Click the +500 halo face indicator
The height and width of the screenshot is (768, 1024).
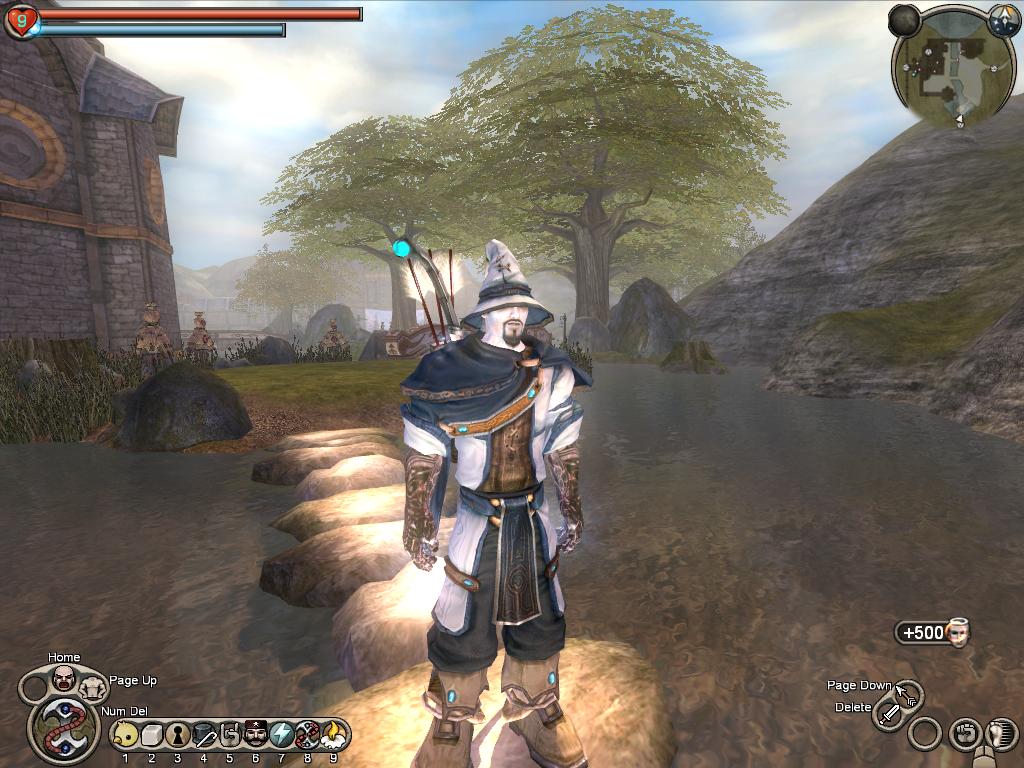[933, 633]
